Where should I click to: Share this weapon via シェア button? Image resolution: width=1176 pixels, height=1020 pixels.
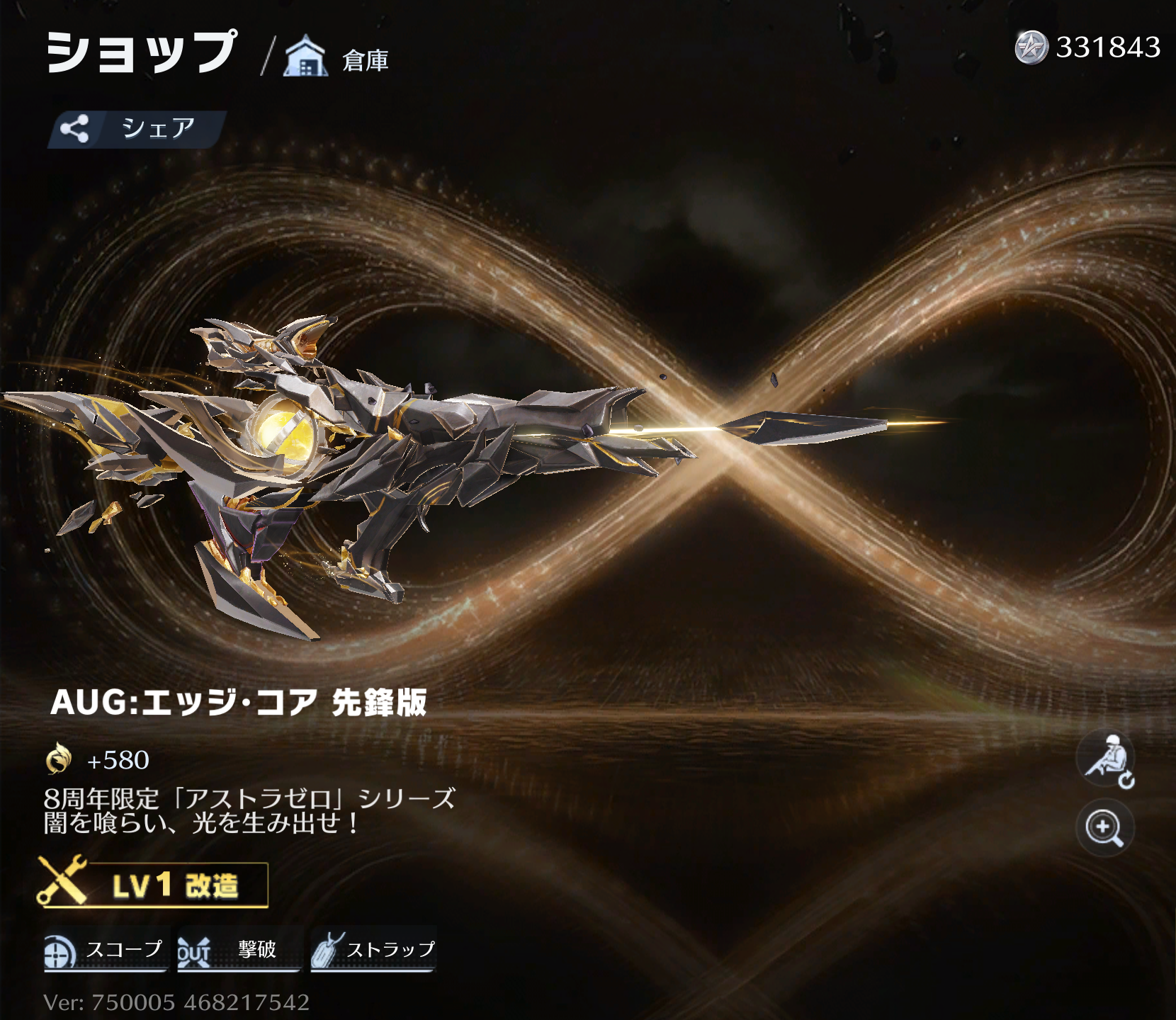pos(137,129)
